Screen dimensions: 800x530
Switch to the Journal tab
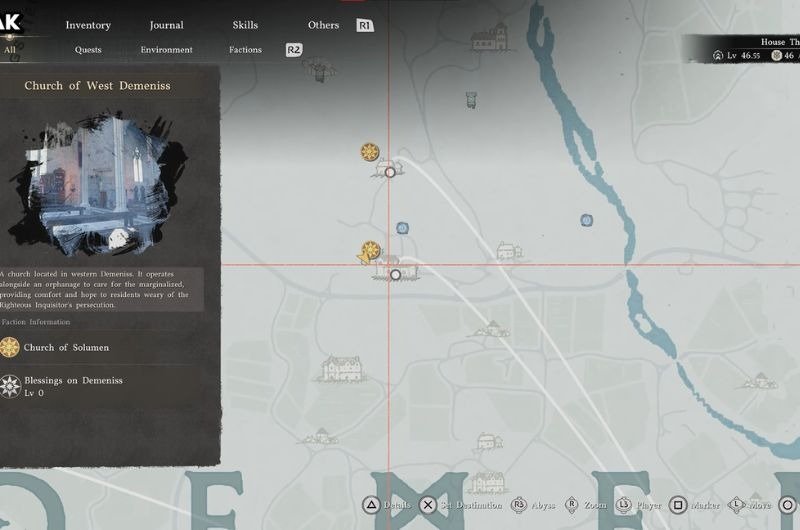pyautogui.click(x=166, y=25)
